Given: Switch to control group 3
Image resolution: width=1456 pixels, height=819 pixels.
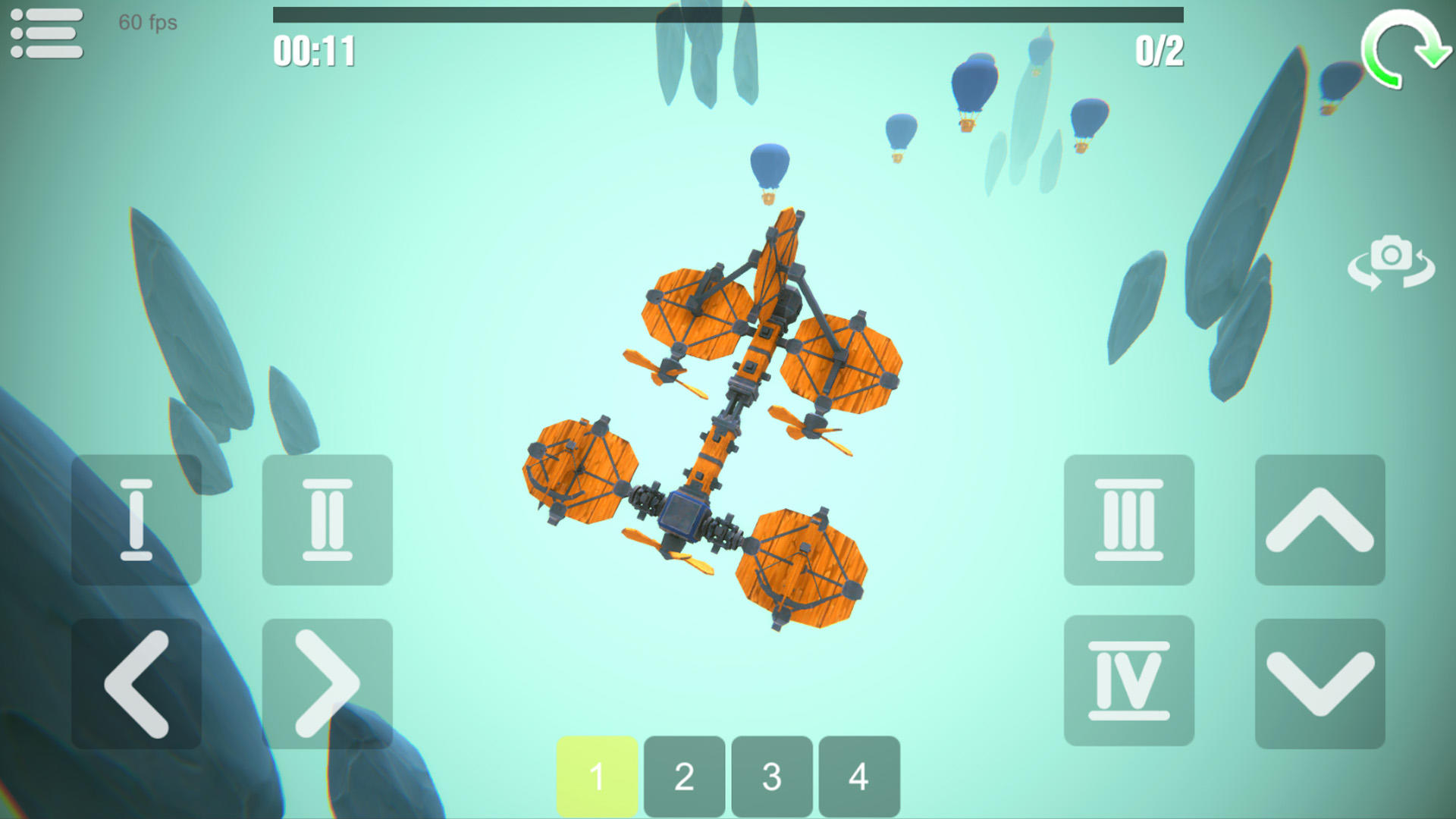Looking at the screenshot, I should [771, 776].
